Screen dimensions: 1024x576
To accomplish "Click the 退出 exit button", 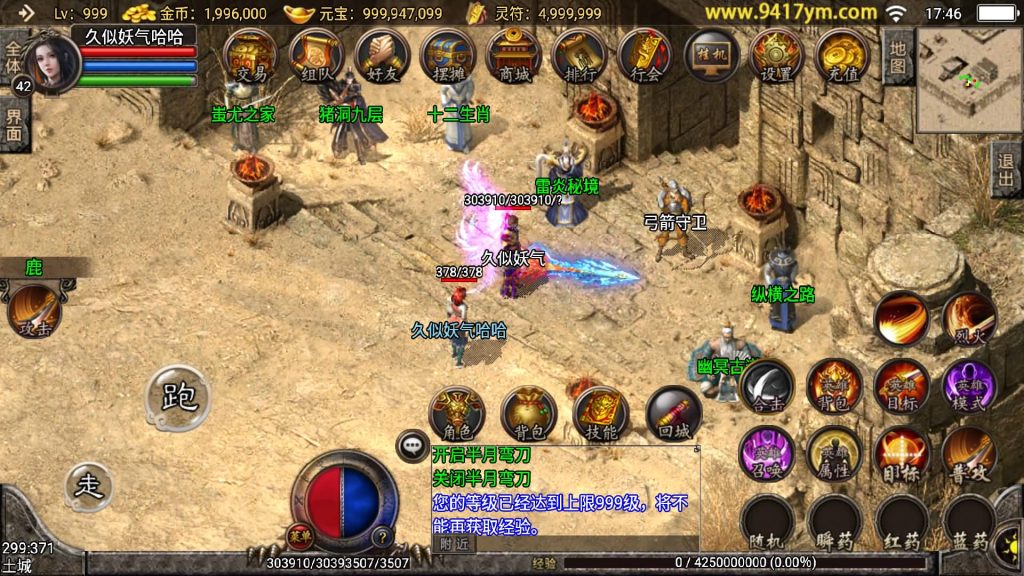I will [x=1006, y=169].
